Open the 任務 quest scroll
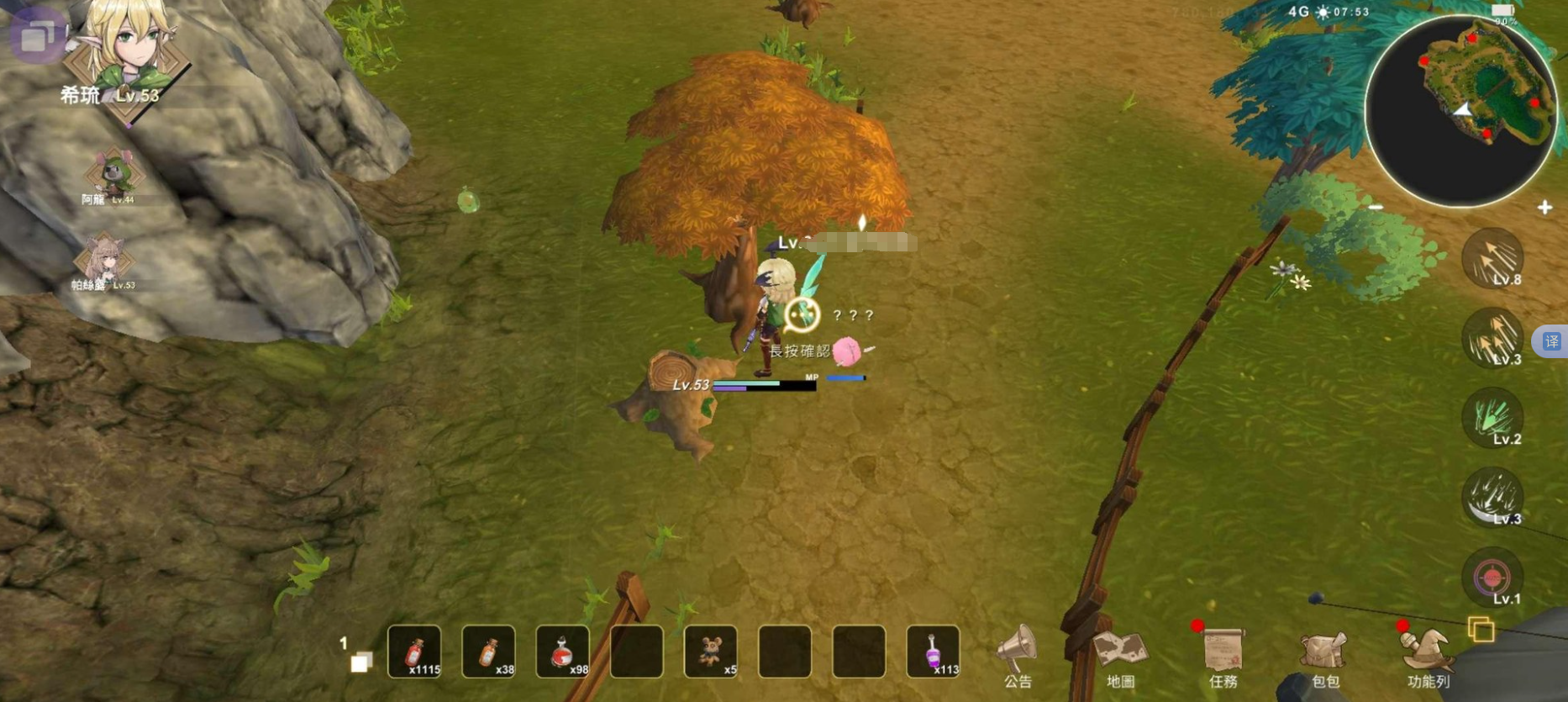The image size is (1568, 702). [1223, 654]
